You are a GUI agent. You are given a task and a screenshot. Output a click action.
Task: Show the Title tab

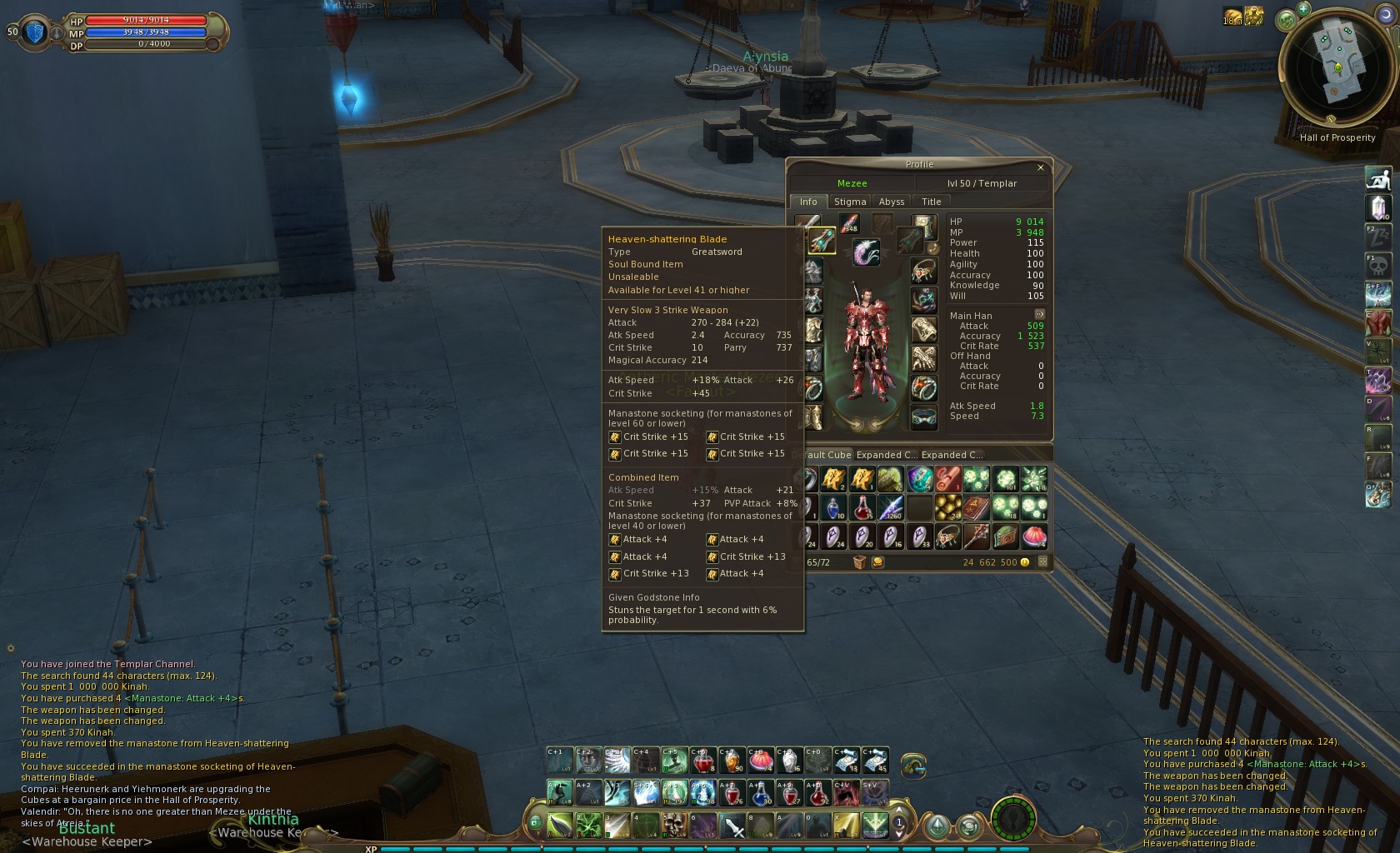tap(931, 202)
